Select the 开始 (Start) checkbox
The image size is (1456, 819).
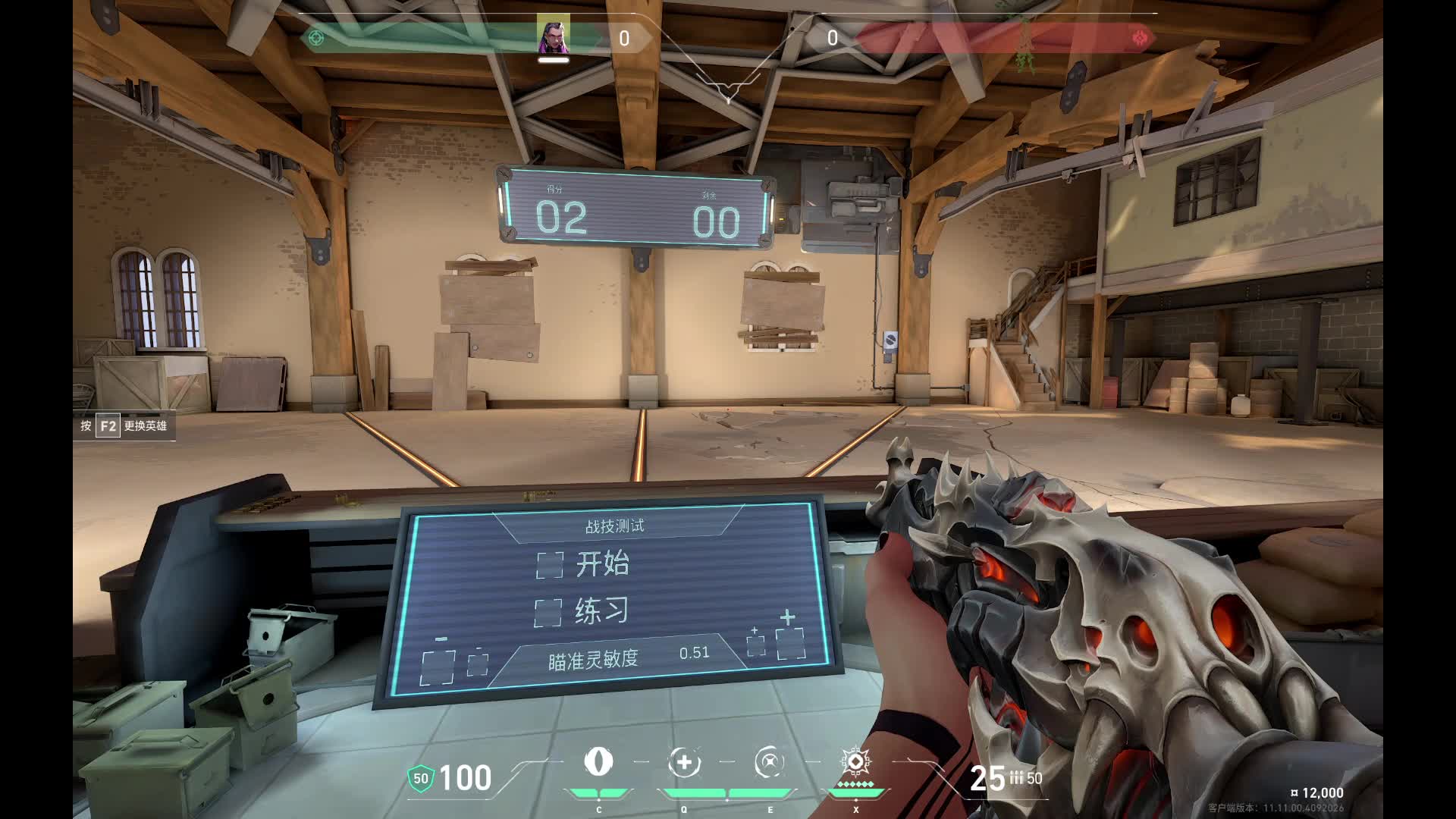pos(550,565)
